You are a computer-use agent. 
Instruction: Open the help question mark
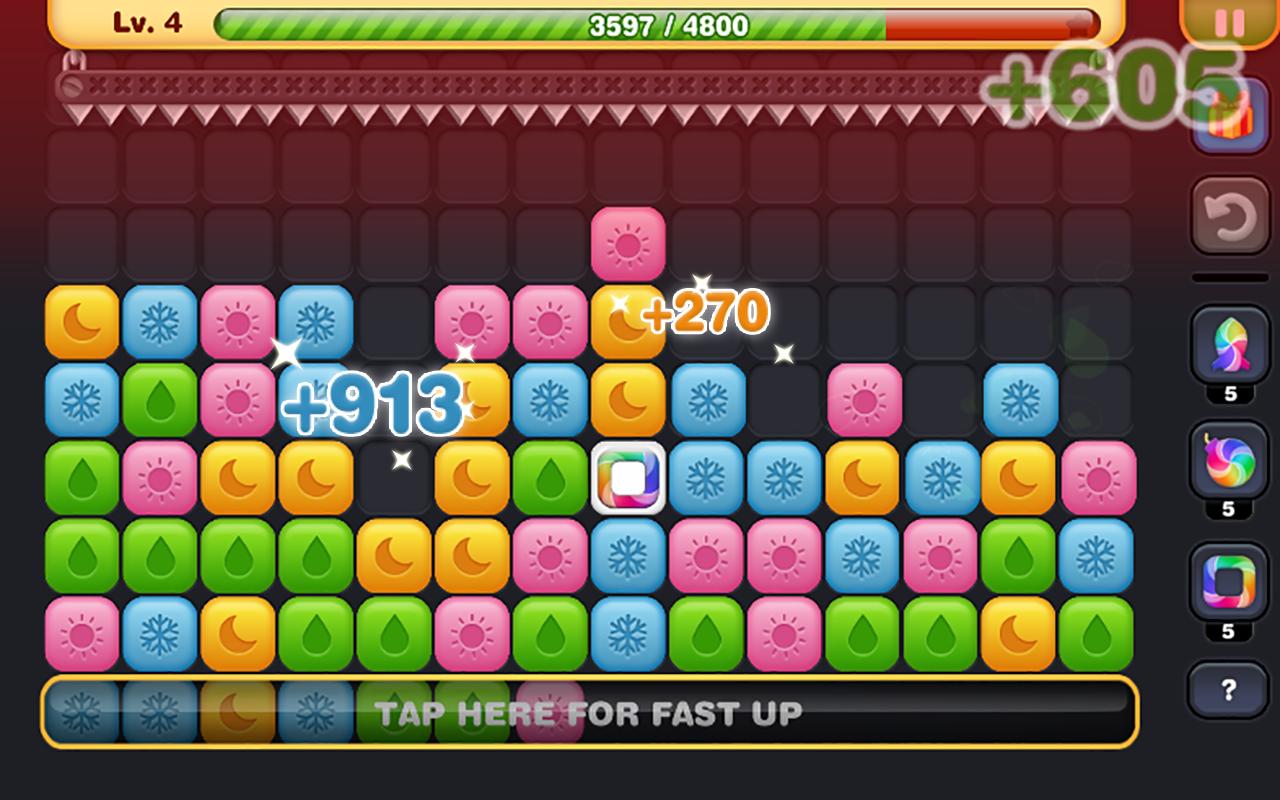tap(1230, 688)
